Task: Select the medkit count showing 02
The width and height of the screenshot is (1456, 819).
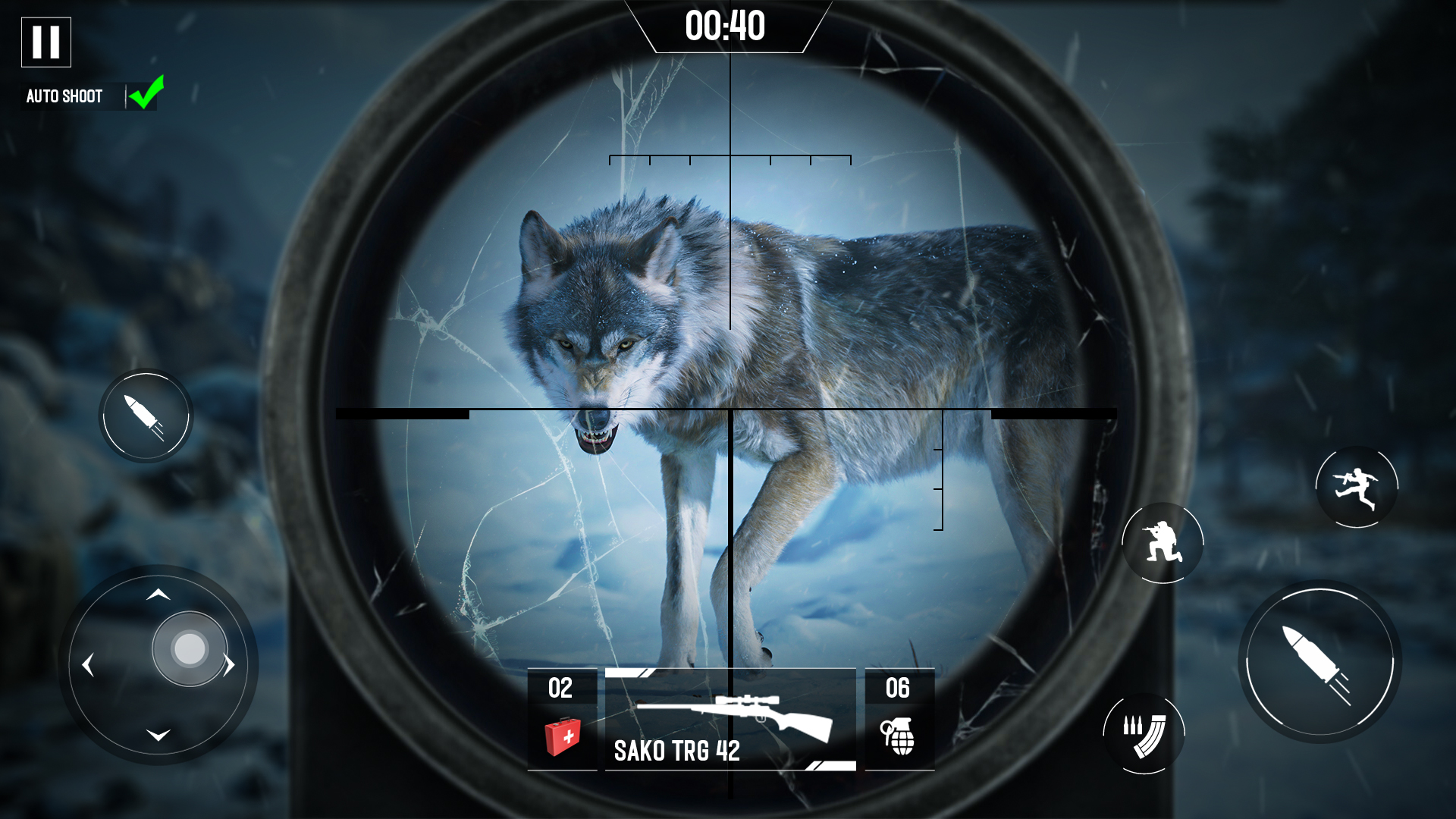Action: (x=562, y=689)
